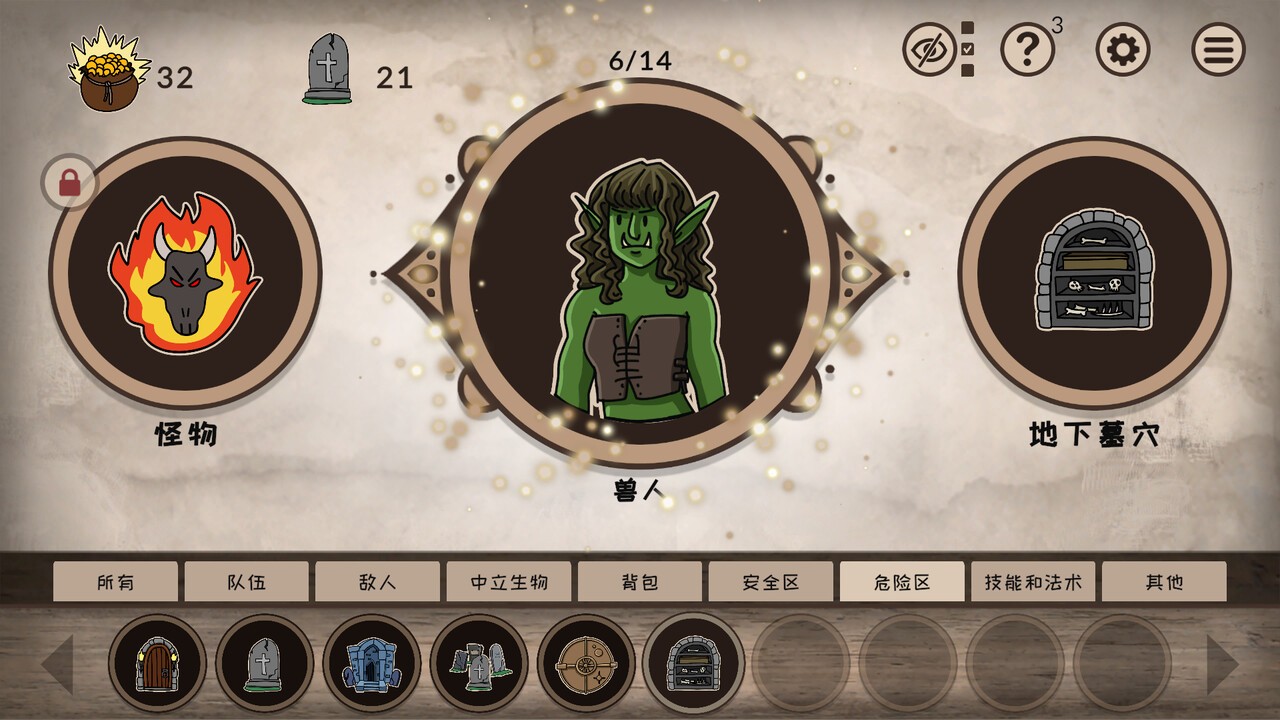Click the round vault door icon

[587, 663]
